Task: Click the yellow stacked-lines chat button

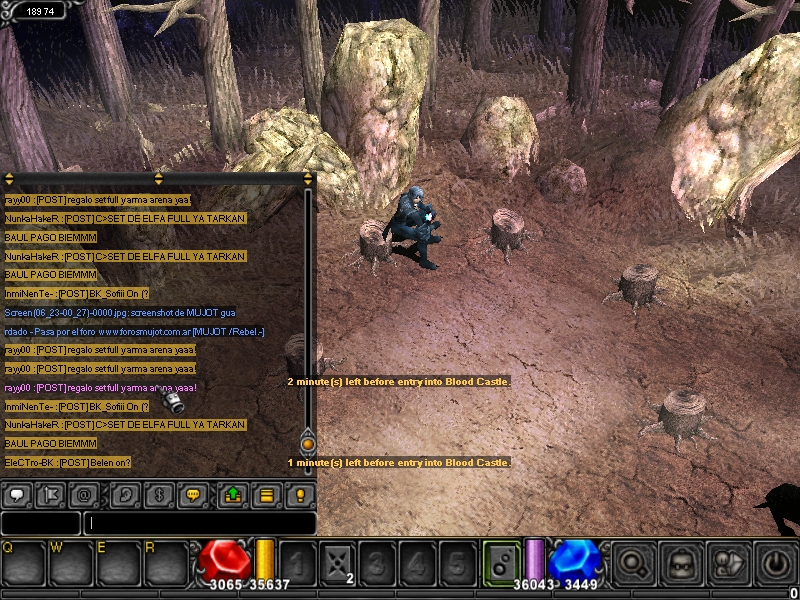Action: (x=267, y=494)
